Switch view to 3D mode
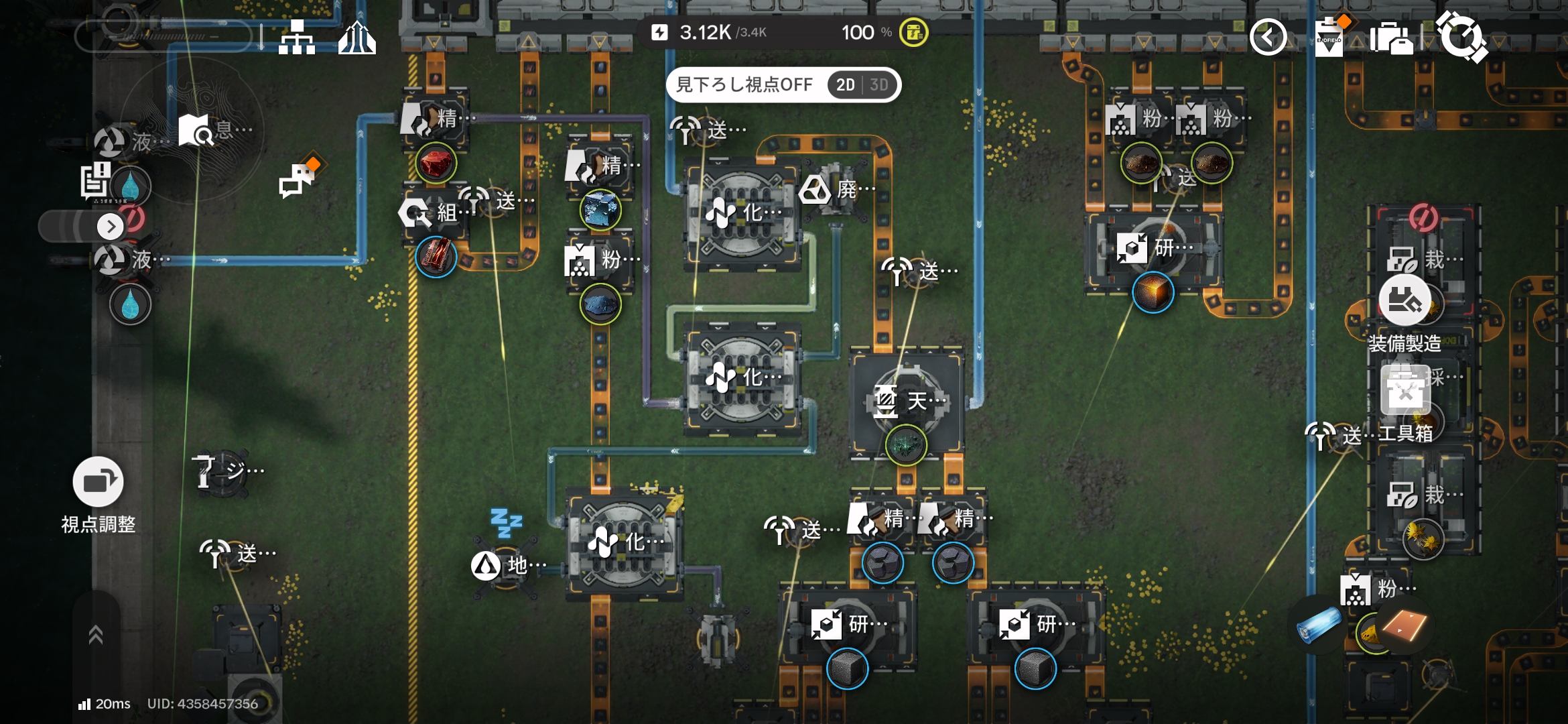 (x=878, y=85)
